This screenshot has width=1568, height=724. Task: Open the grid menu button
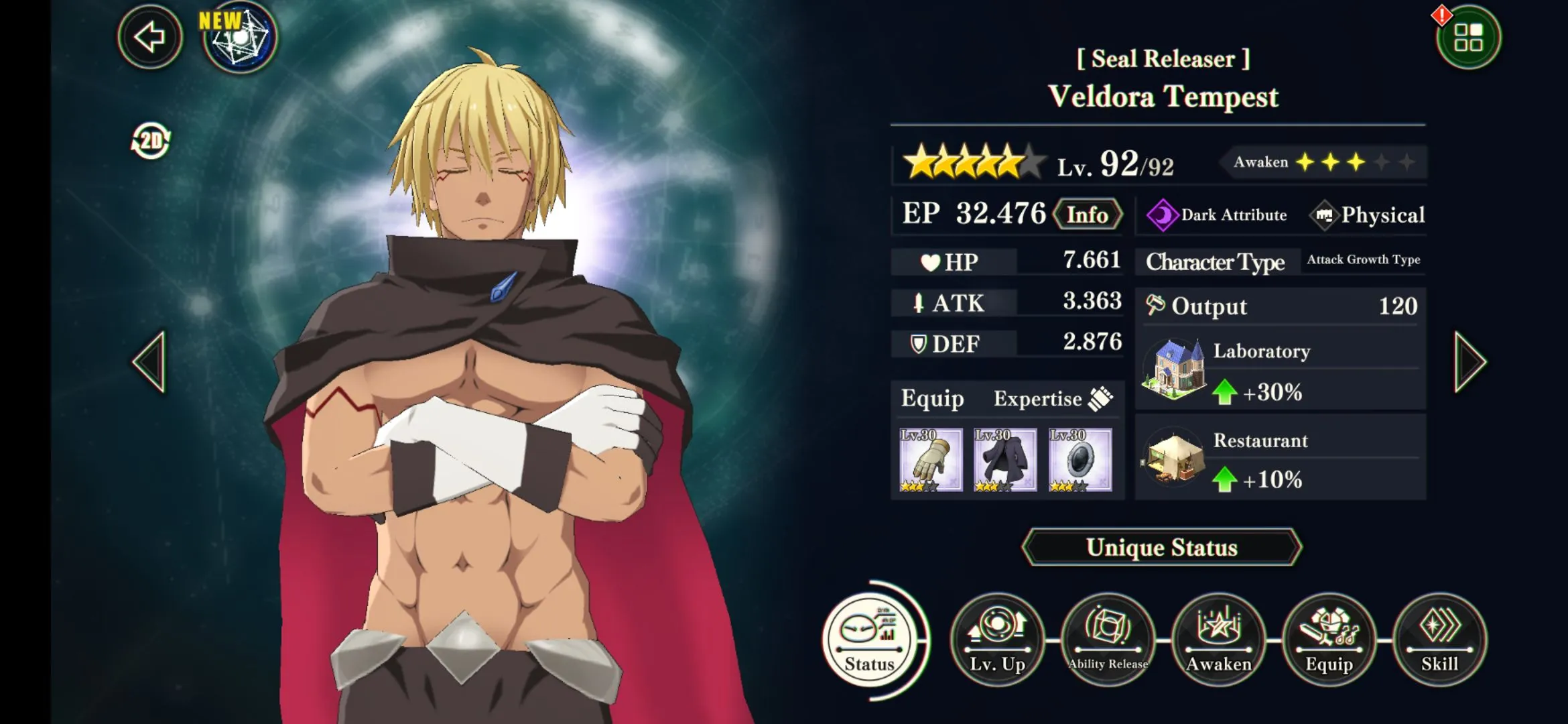click(1467, 38)
